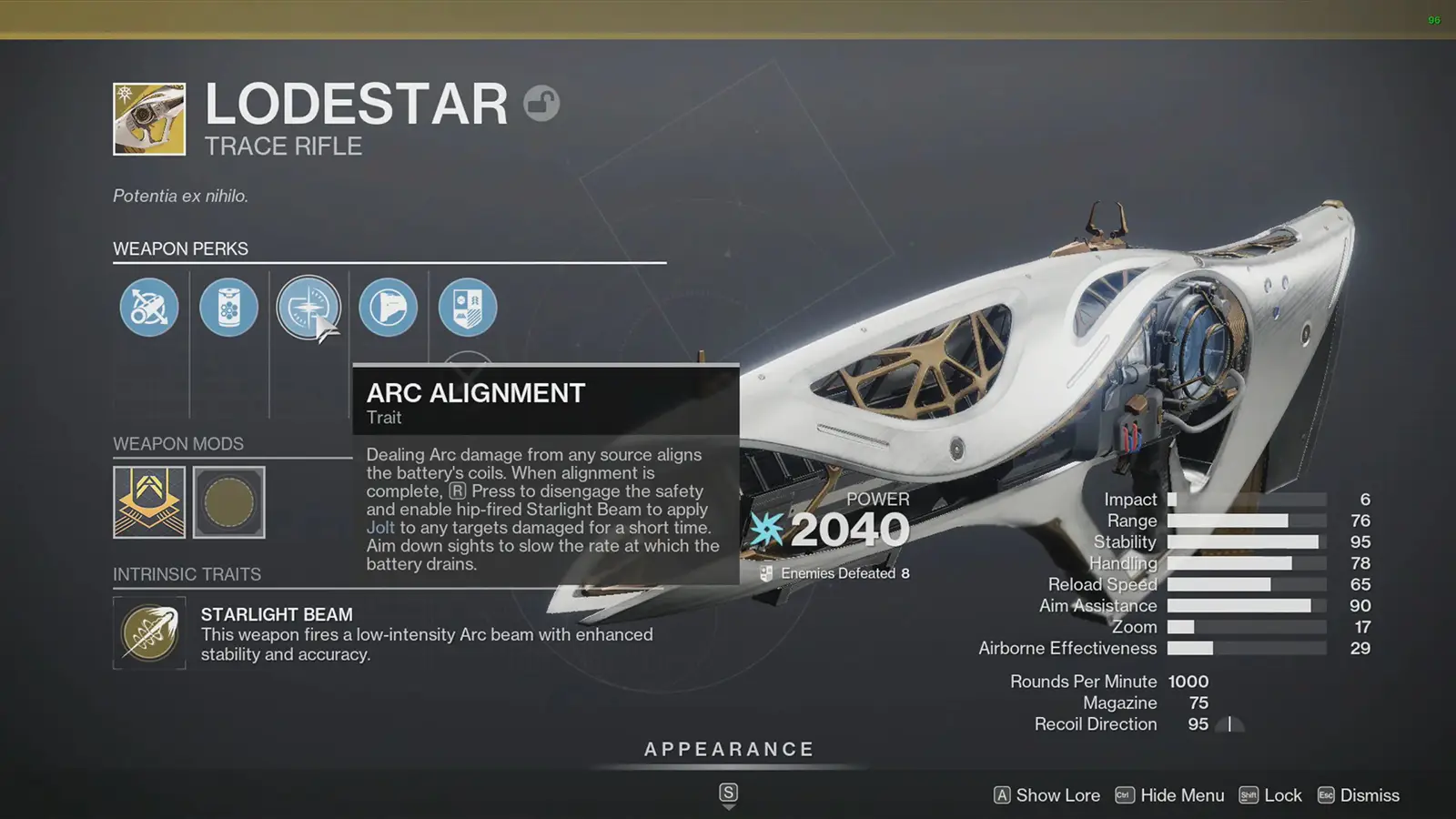View the Starlight Beam intrinsic trait icon

click(148, 632)
